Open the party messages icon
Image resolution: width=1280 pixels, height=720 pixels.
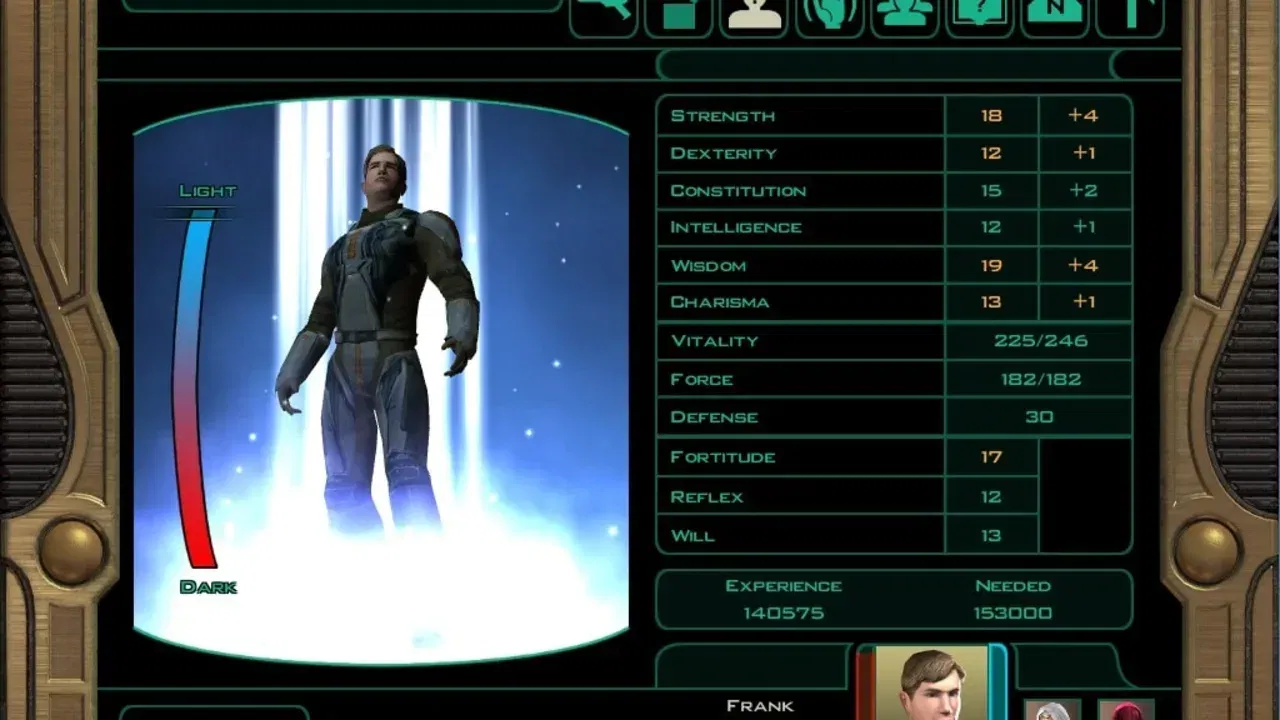(x=905, y=15)
